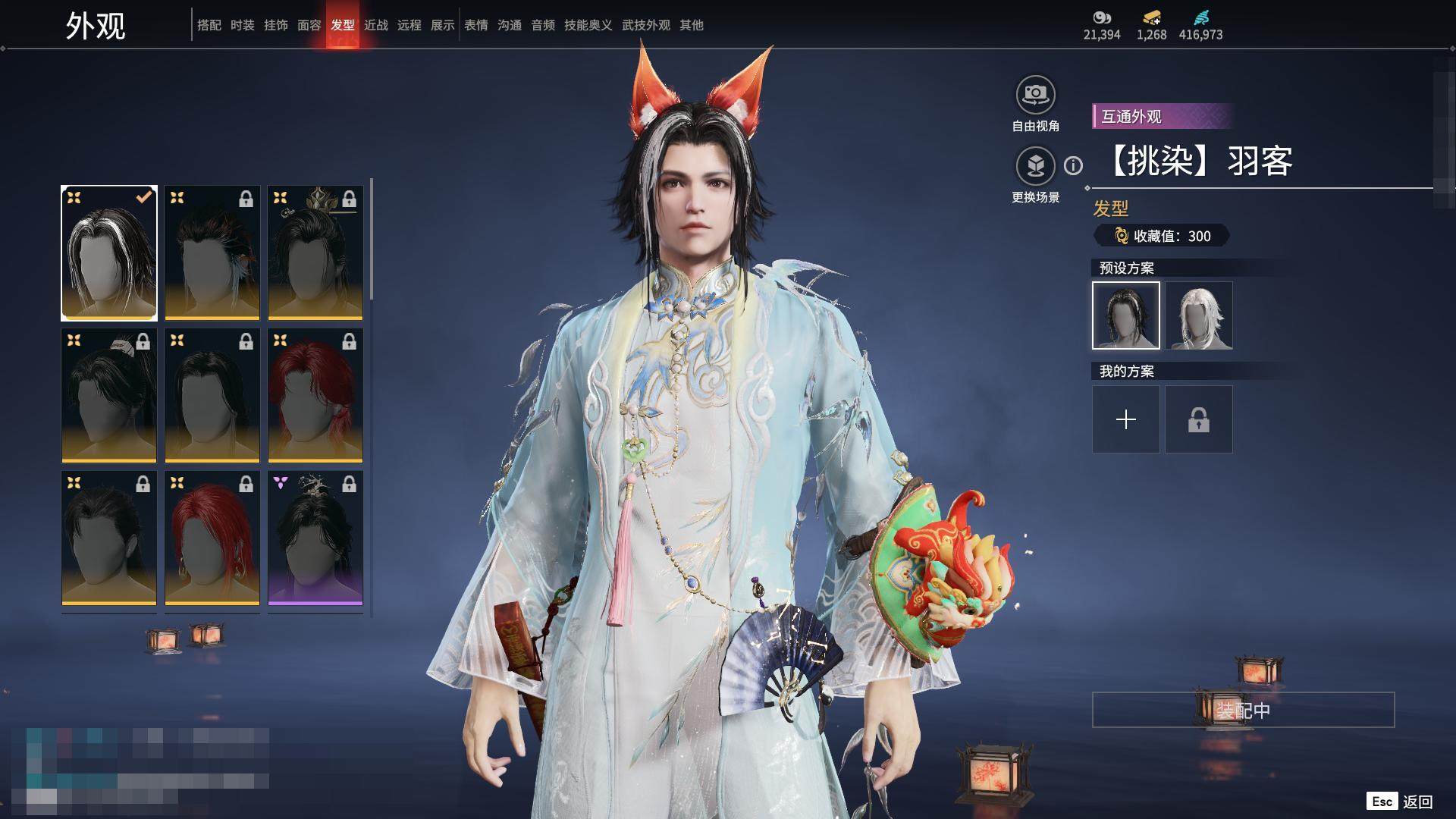Switch to the 搭配 tab
The height and width of the screenshot is (819, 1456).
[x=209, y=25]
